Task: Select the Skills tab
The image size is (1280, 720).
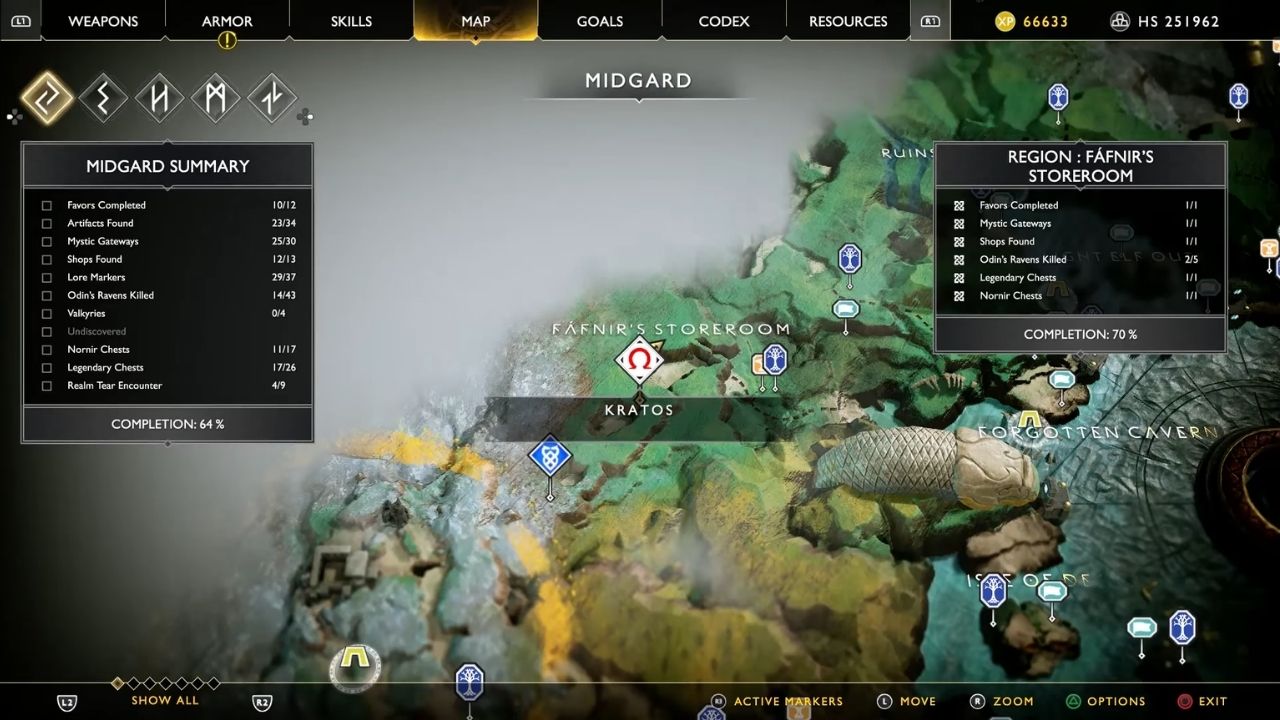Action: (x=351, y=21)
